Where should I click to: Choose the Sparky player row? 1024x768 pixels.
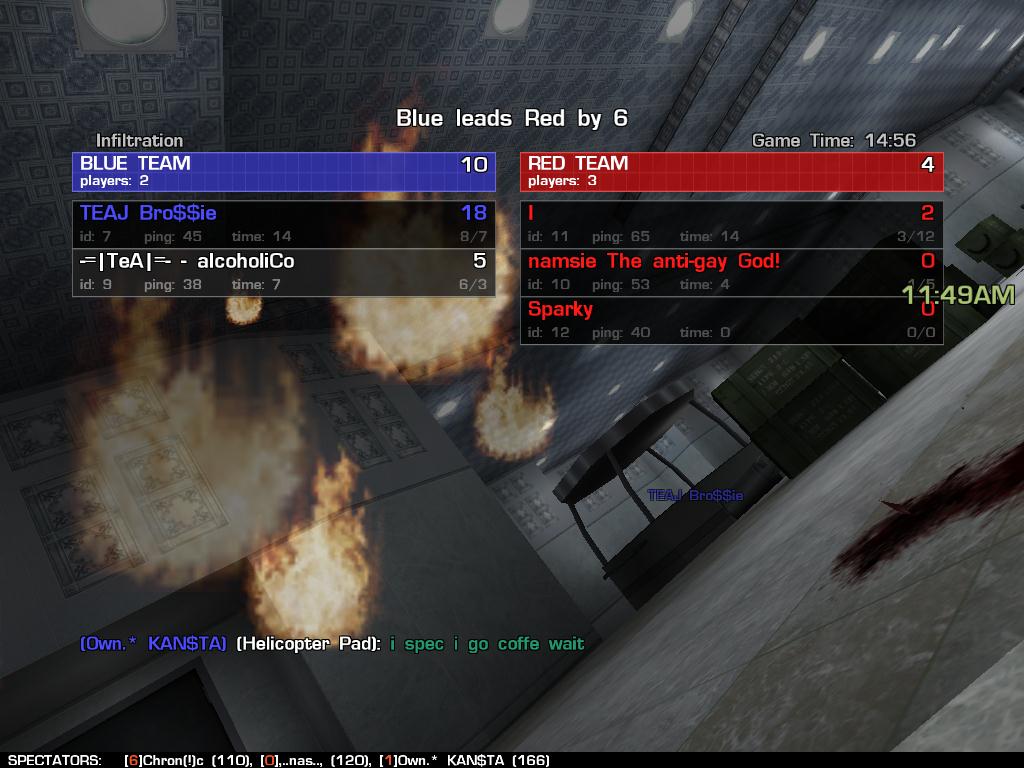731,320
